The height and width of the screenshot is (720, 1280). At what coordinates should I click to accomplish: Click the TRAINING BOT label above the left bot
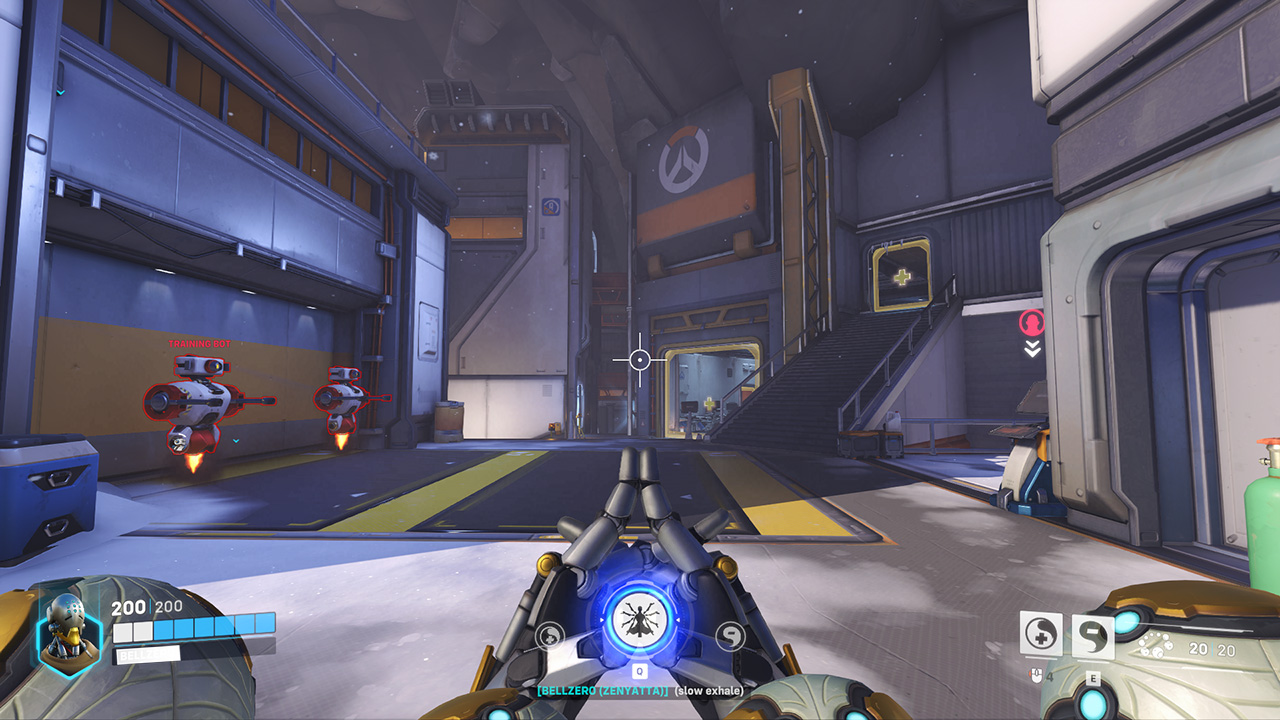point(197,343)
